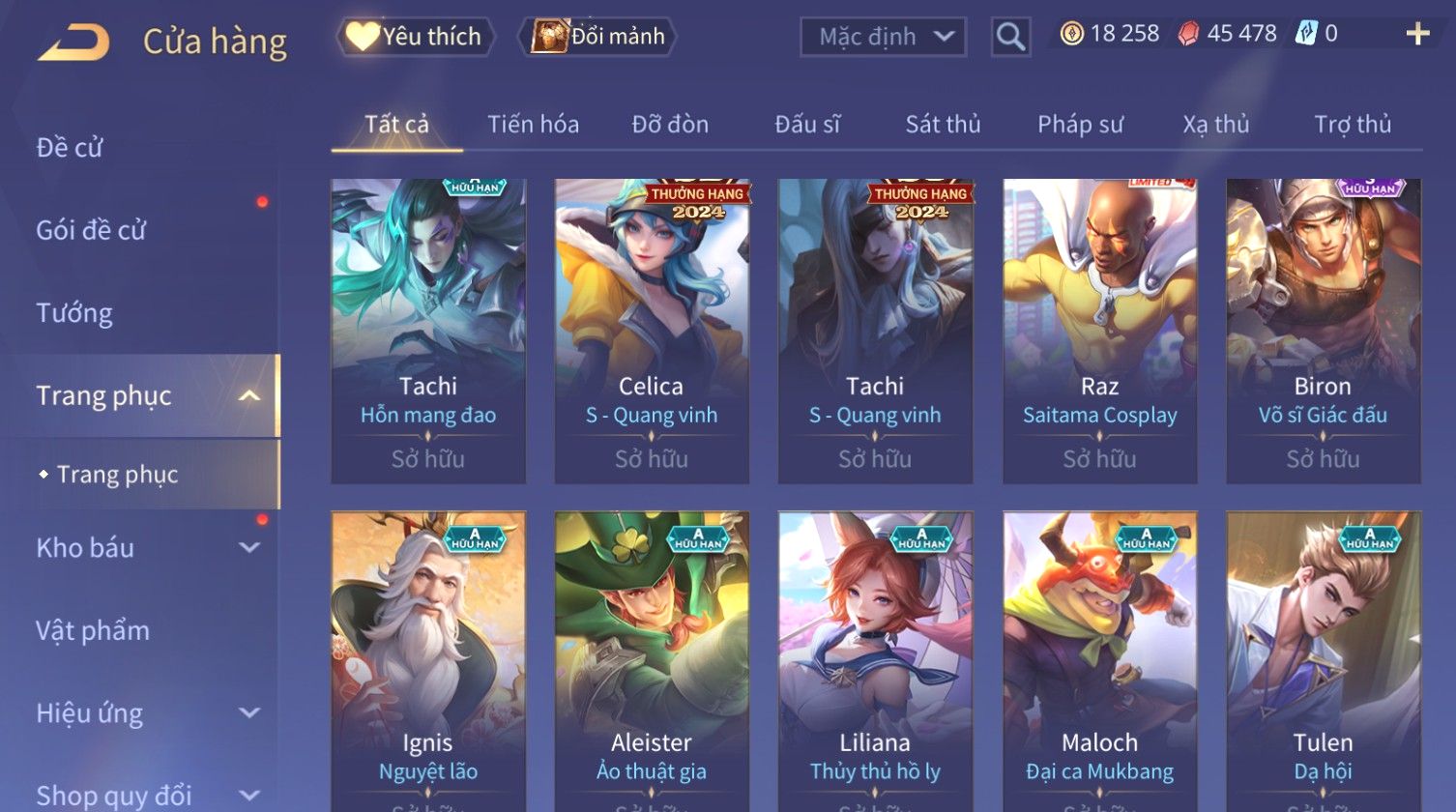This screenshot has height=812, width=1456.
Task: Select the Celica S - Quang vinh card
Action: (x=652, y=331)
